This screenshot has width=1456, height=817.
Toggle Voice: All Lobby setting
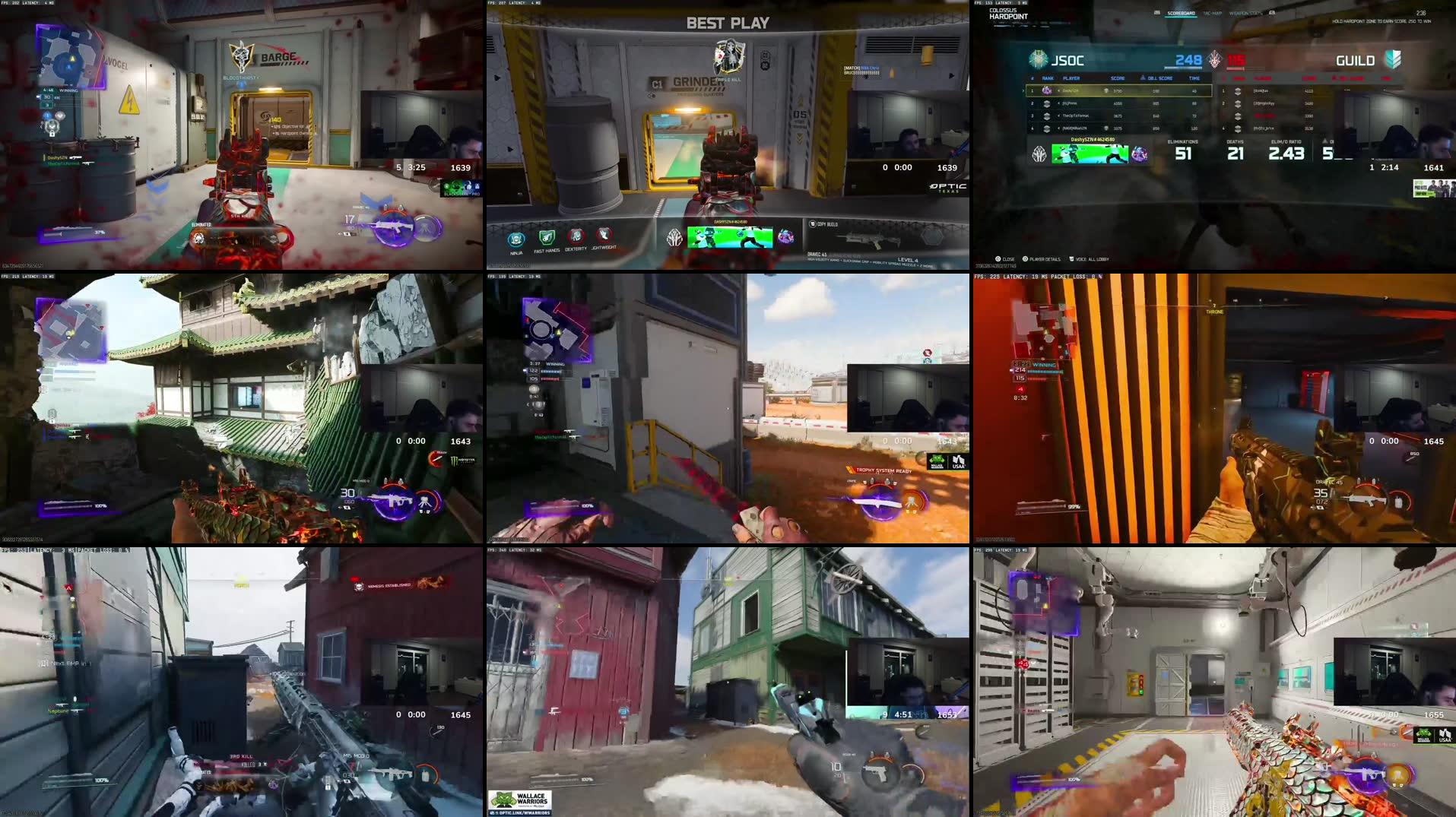click(x=1093, y=259)
